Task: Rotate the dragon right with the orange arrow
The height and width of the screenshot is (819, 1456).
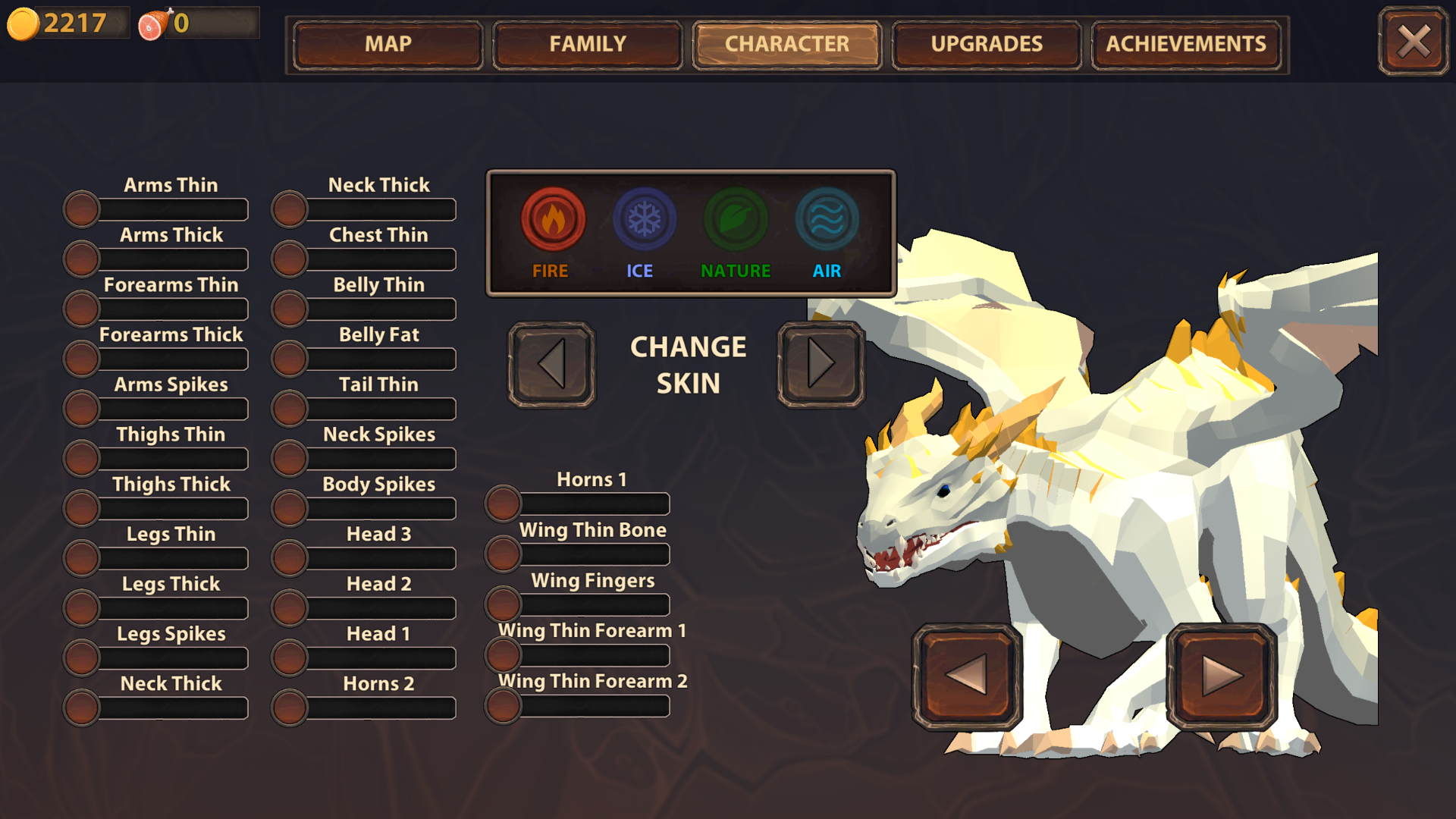Action: point(1222,674)
